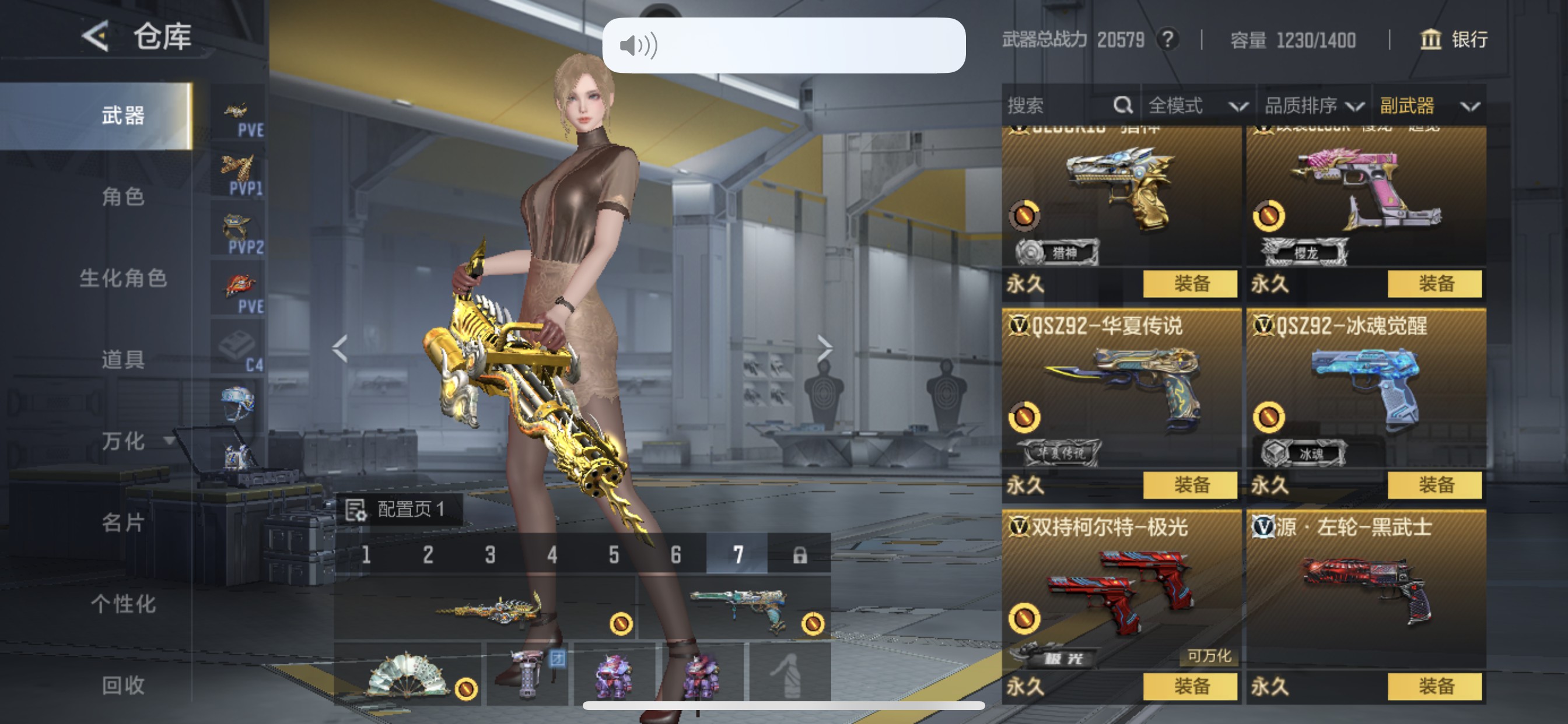Switch to loadout slot 3

[490, 554]
